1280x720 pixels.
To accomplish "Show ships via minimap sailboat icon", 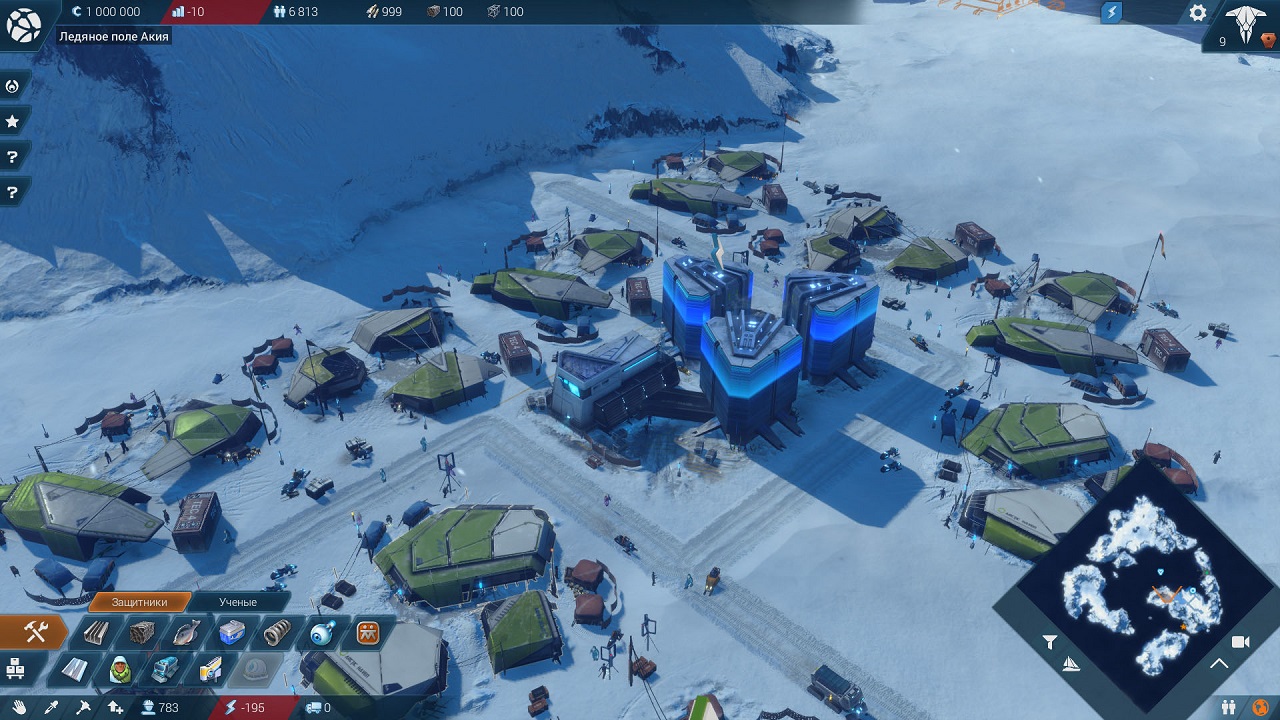I will click(x=1071, y=664).
